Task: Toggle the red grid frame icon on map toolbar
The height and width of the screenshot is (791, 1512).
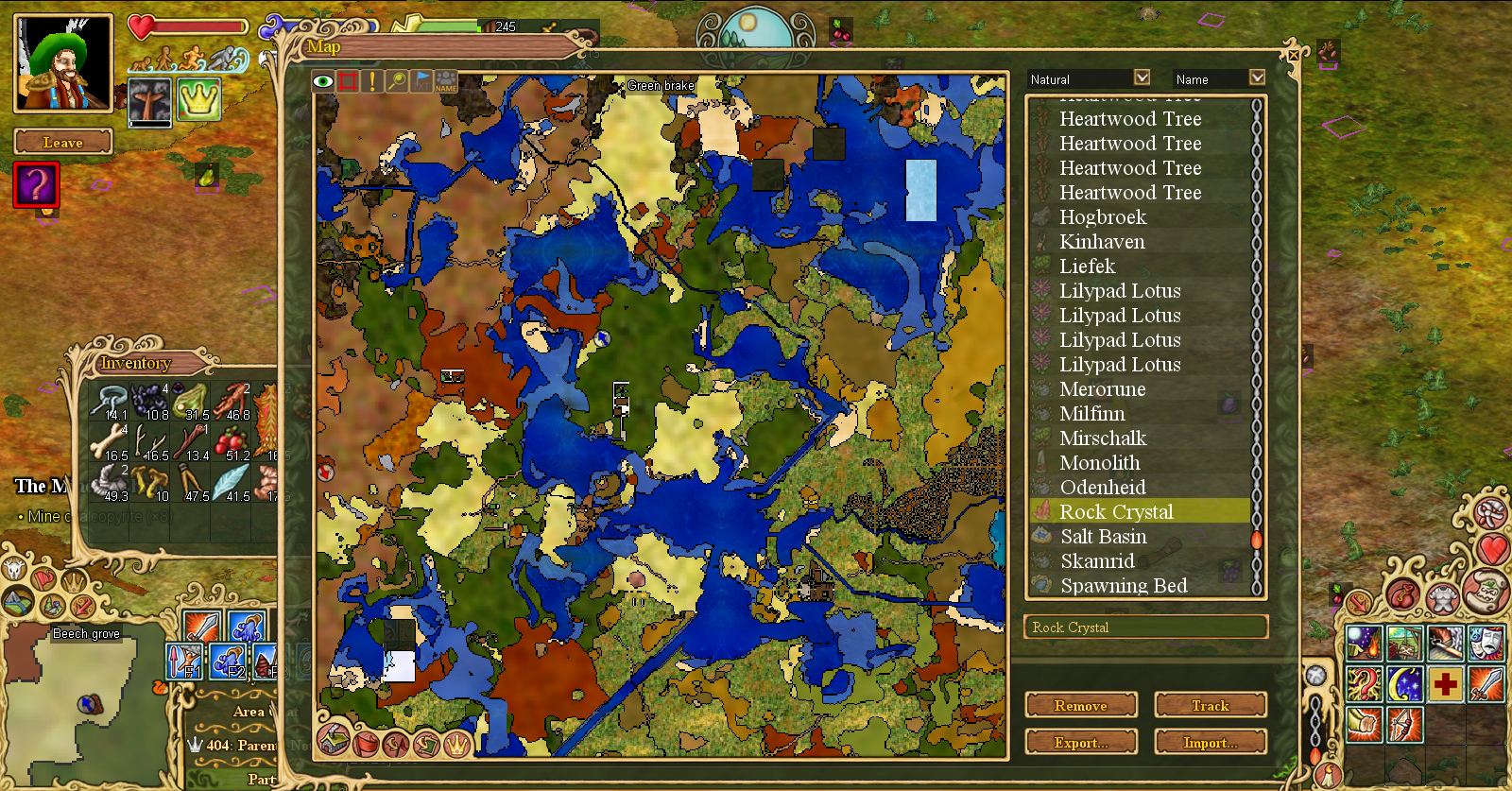Action: [348, 81]
